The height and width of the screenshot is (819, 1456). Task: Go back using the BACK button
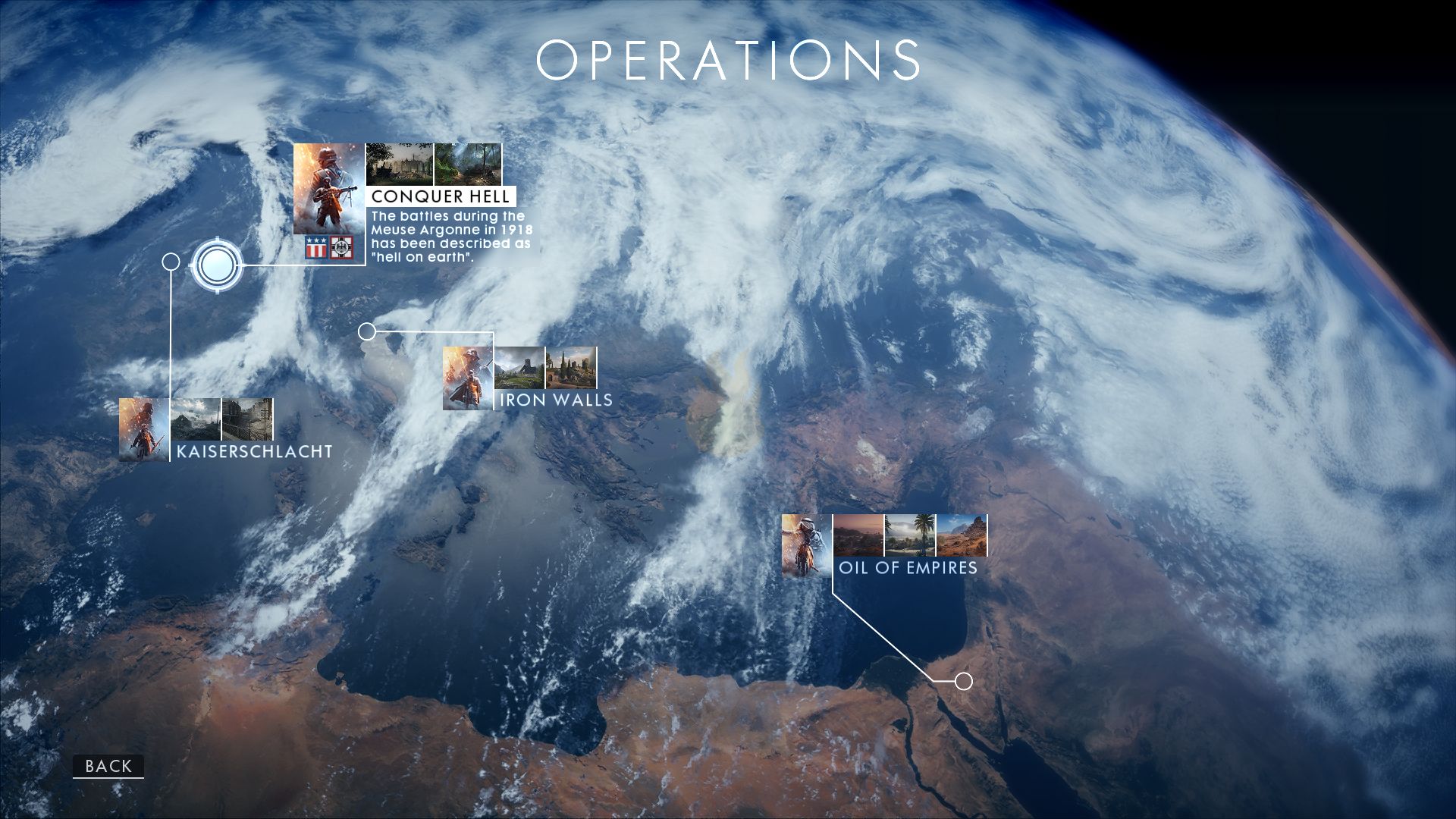108,766
